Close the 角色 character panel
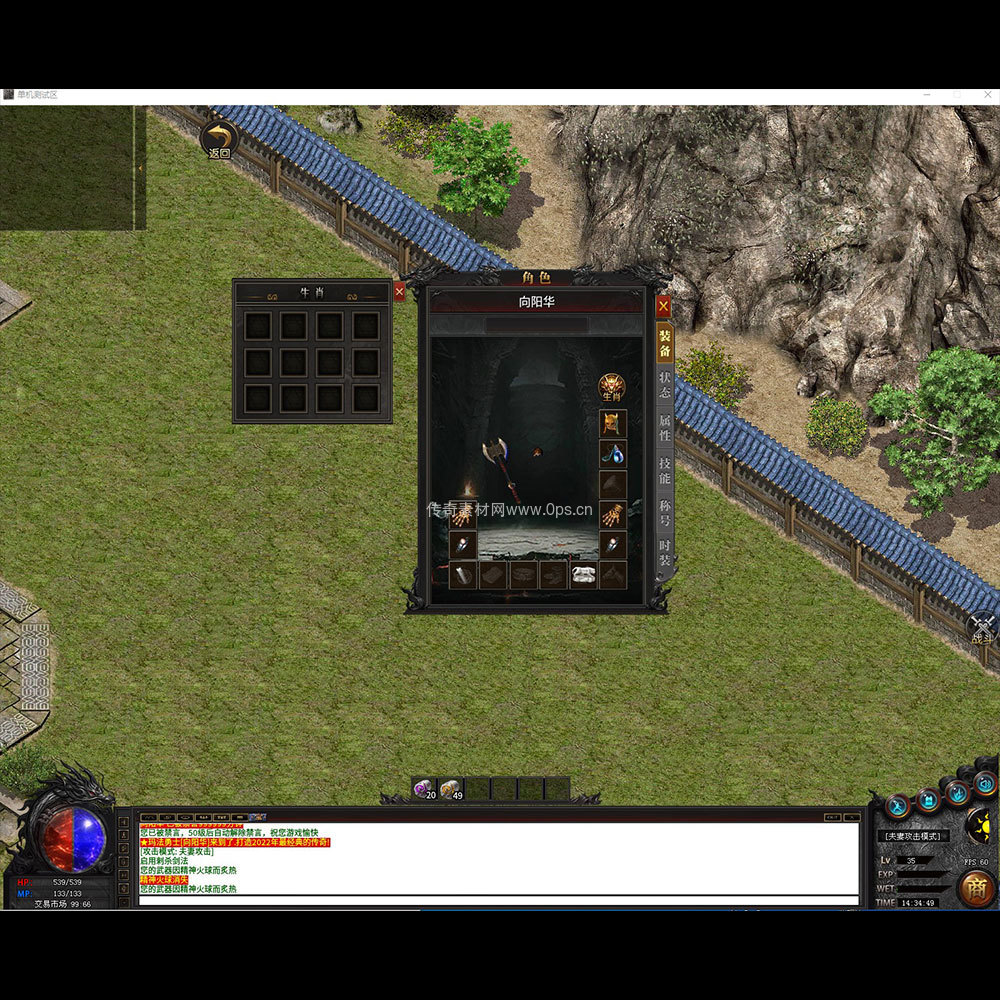 pyautogui.click(x=663, y=306)
